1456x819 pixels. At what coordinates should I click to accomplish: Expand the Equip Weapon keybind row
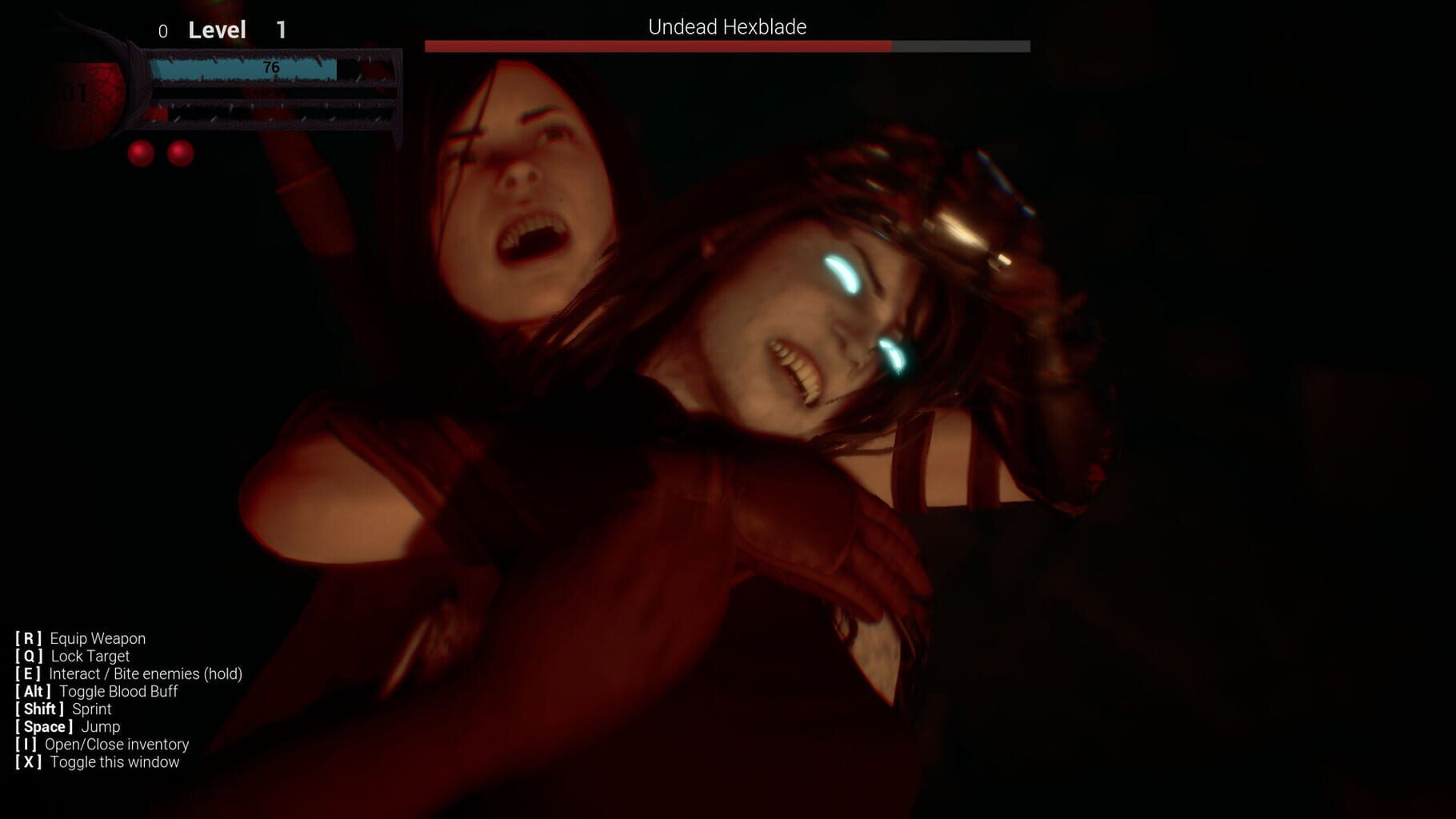(x=80, y=638)
